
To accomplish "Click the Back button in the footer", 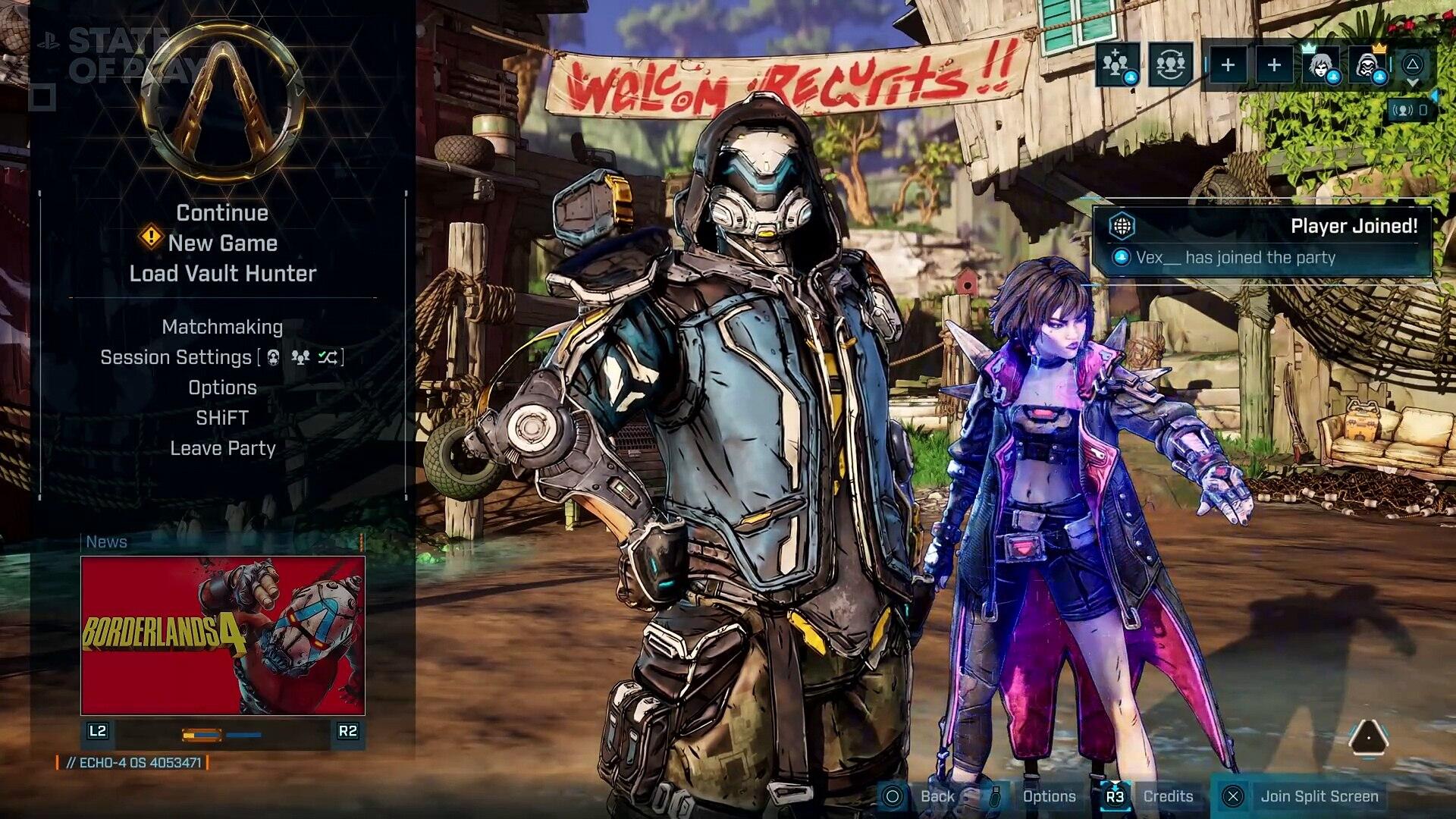I will click(x=937, y=796).
